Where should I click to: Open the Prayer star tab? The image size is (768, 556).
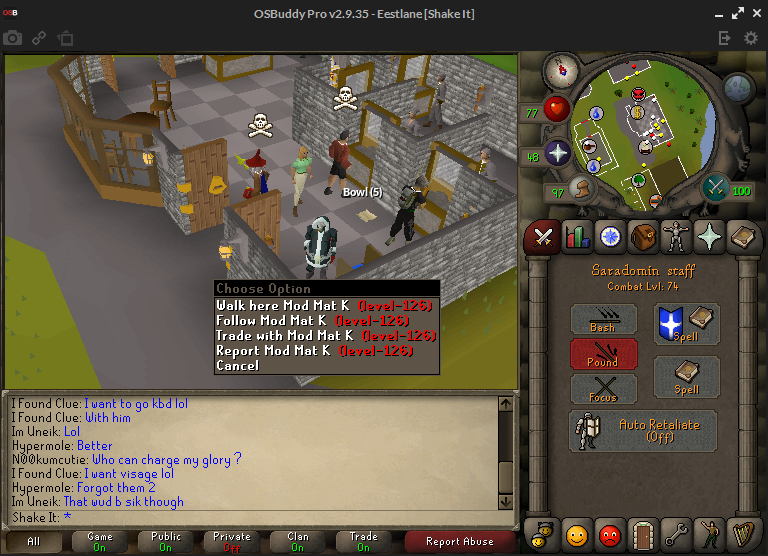tap(711, 237)
